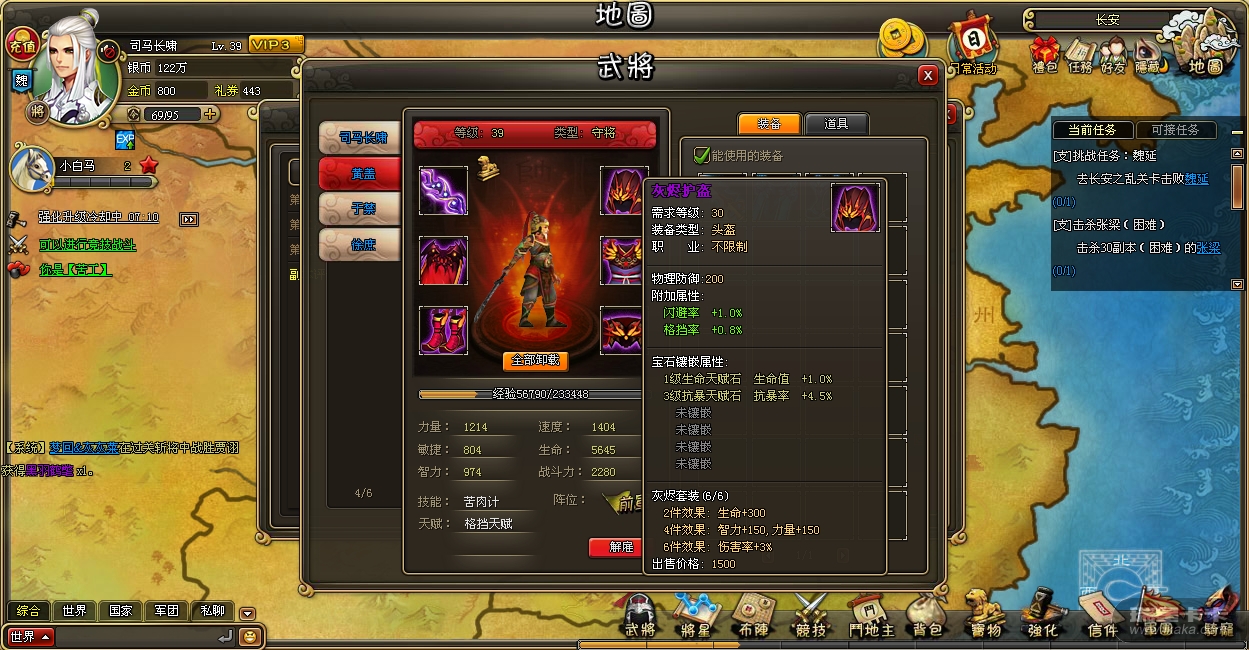The width and height of the screenshot is (1249, 650).
Task: Open the 背包 bag from bottom bar
Action: point(927,614)
